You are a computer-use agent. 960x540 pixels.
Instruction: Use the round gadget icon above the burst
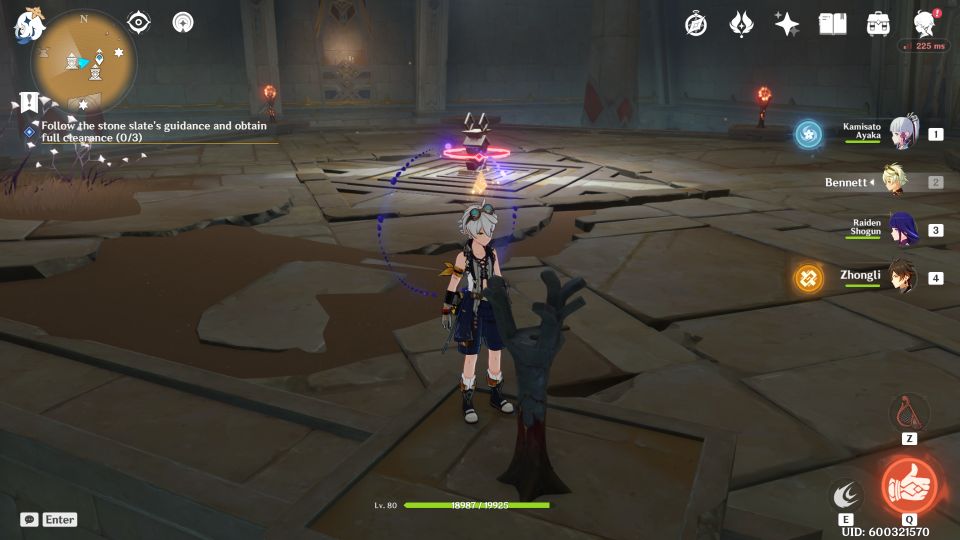tap(909, 412)
